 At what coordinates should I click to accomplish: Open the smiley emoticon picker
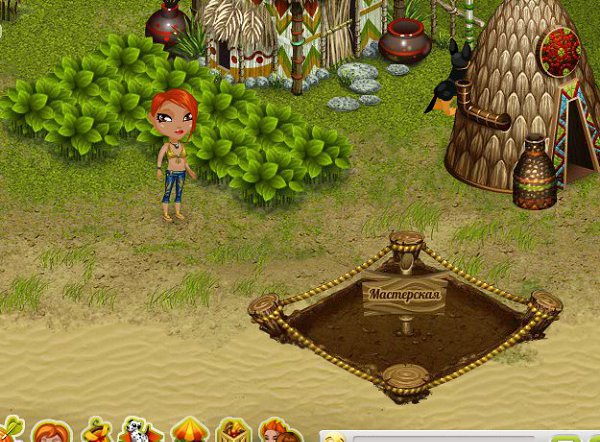coord(336,437)
